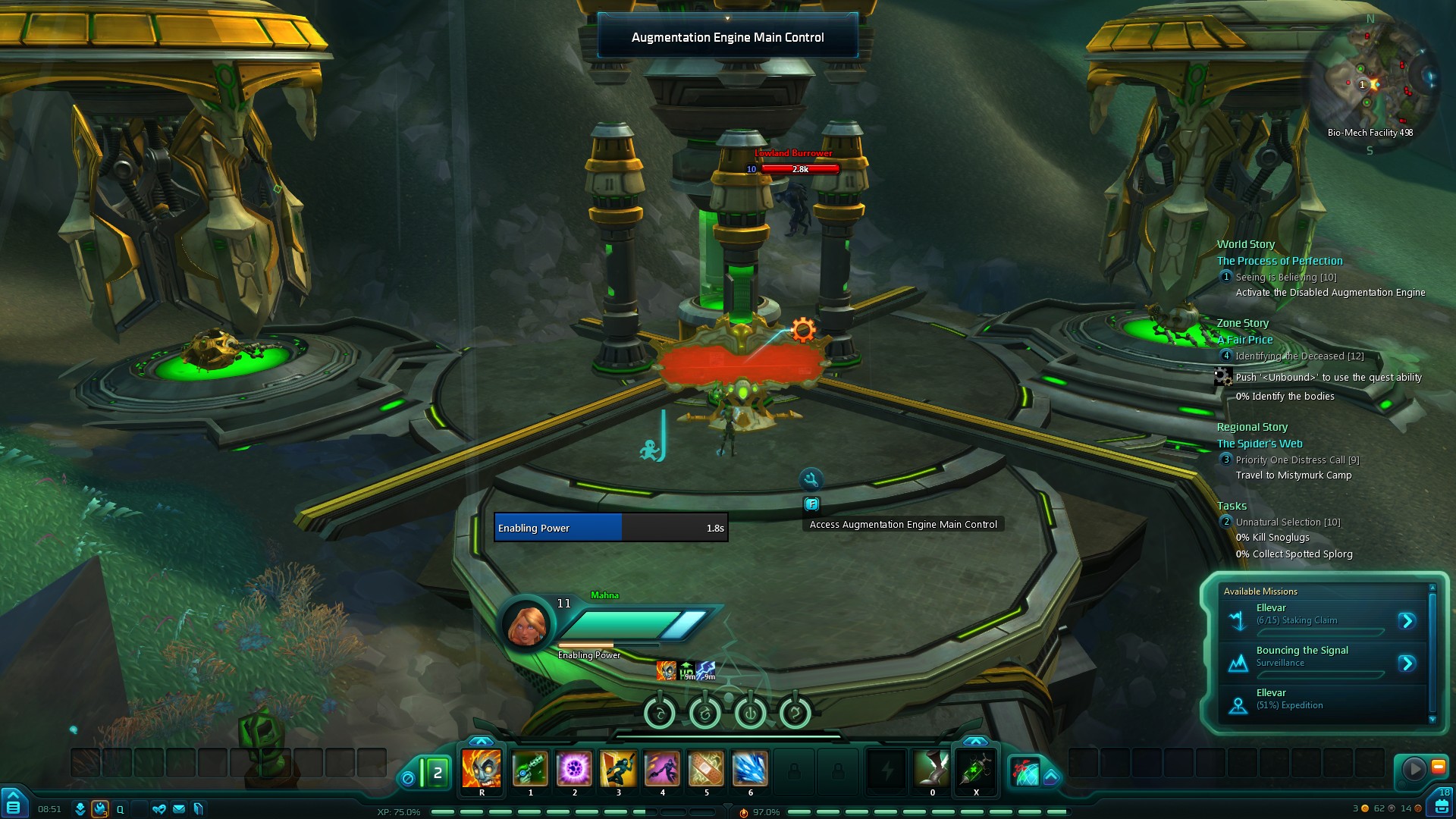The width and height of the screenshot is (1456, 819).
Task: Open the mail envelope icon
Action: [179, 809]
